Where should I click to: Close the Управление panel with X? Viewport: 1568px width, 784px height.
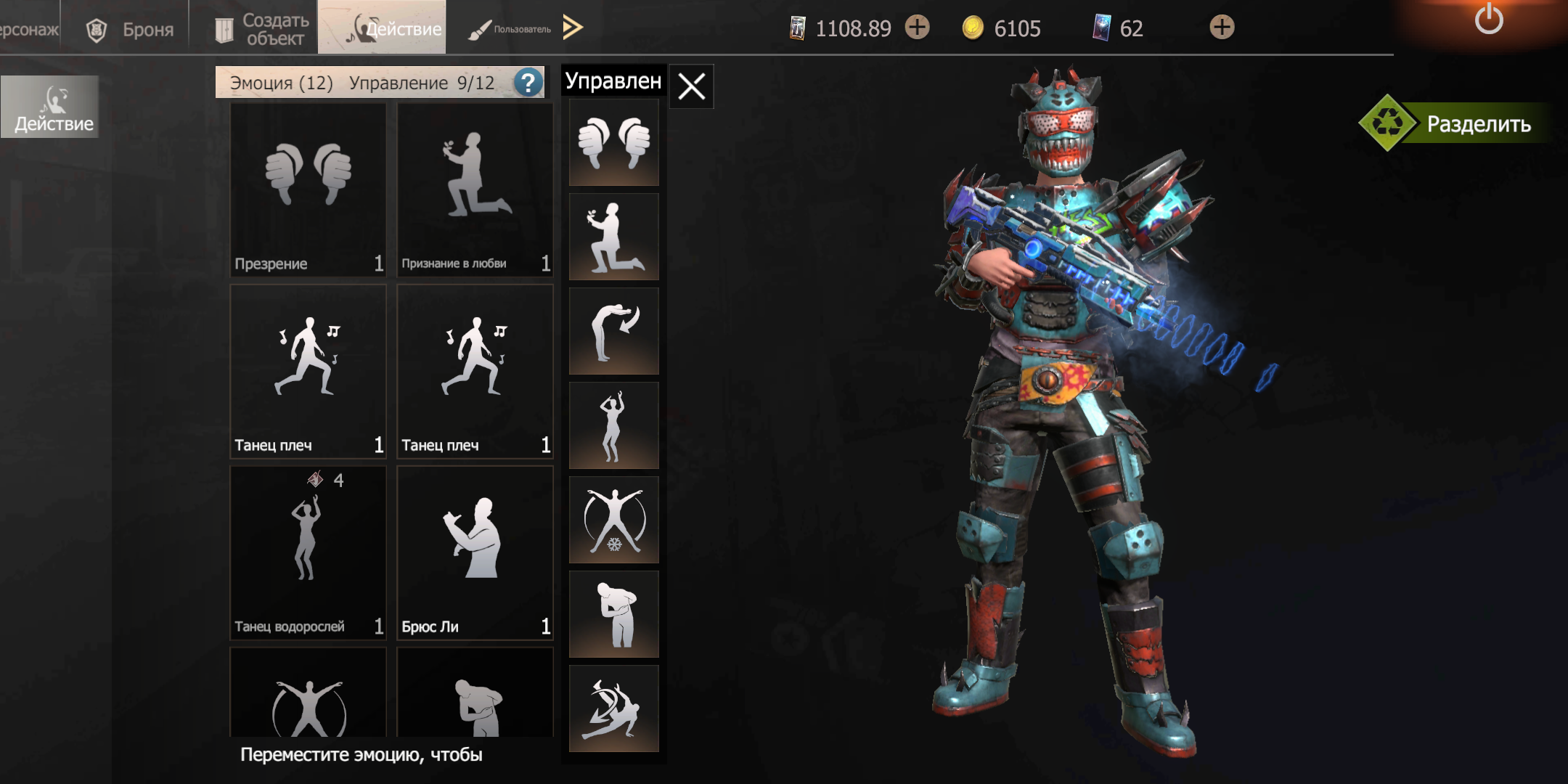[691, 86]
